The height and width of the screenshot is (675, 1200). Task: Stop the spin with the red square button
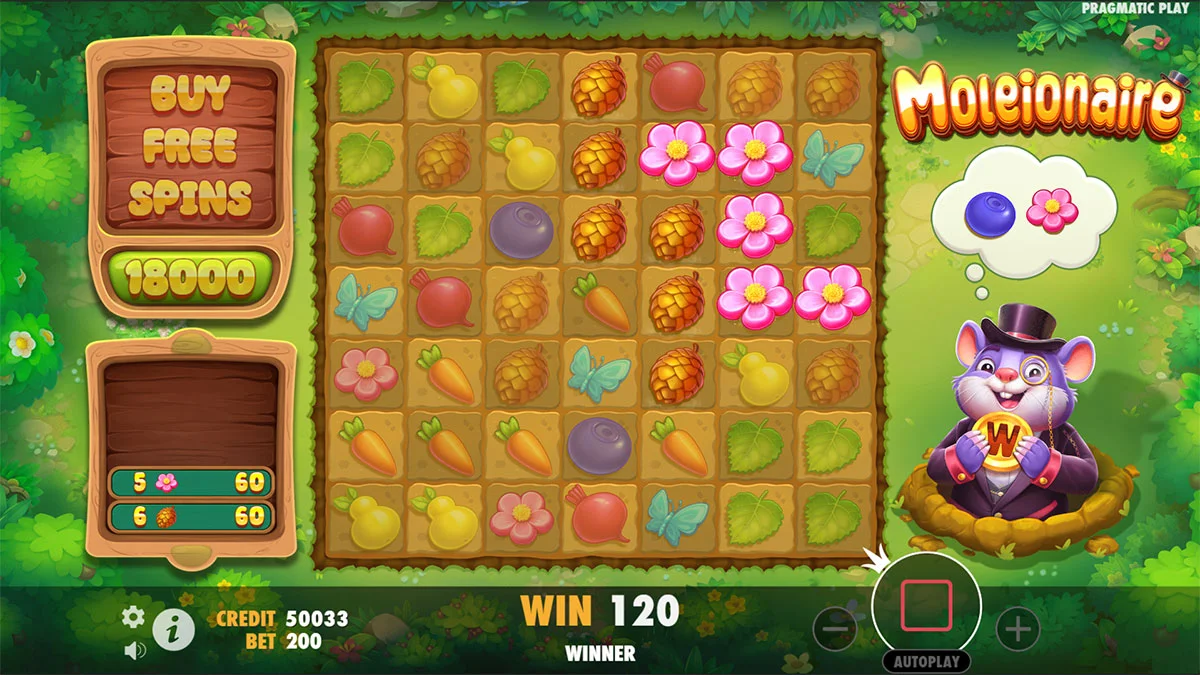click(x=927, y=606)
